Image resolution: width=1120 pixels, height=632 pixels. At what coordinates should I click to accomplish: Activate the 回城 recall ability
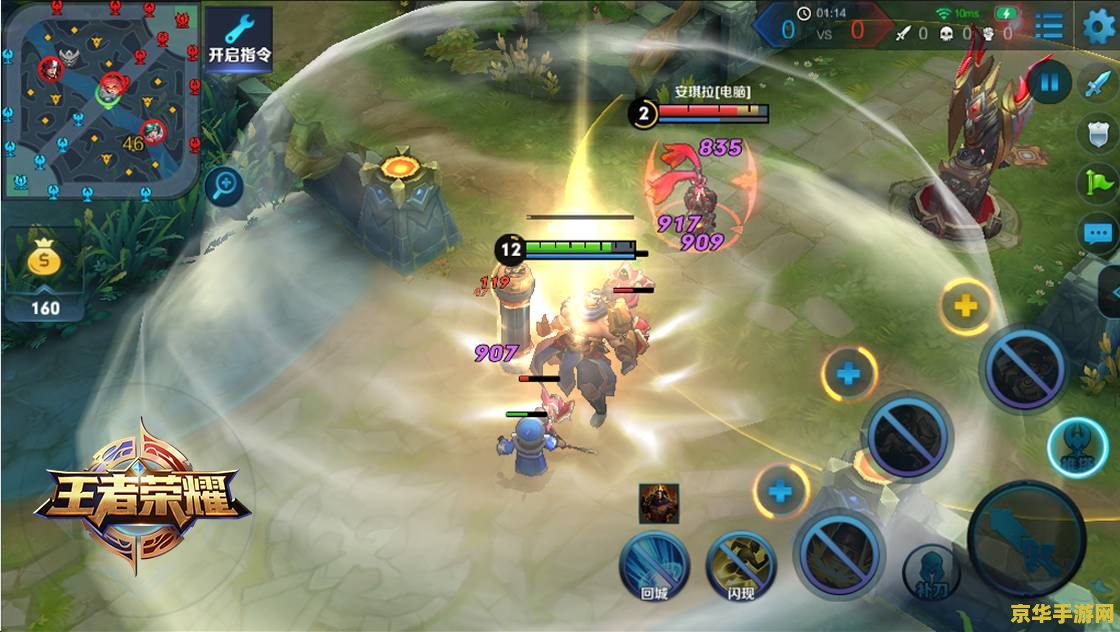[654, 562]
